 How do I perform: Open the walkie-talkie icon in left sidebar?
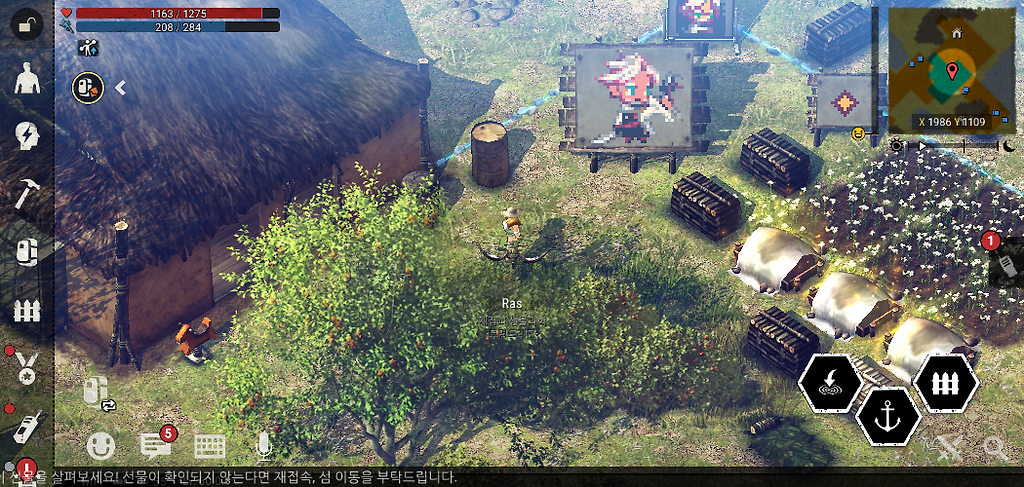point(27,425)
